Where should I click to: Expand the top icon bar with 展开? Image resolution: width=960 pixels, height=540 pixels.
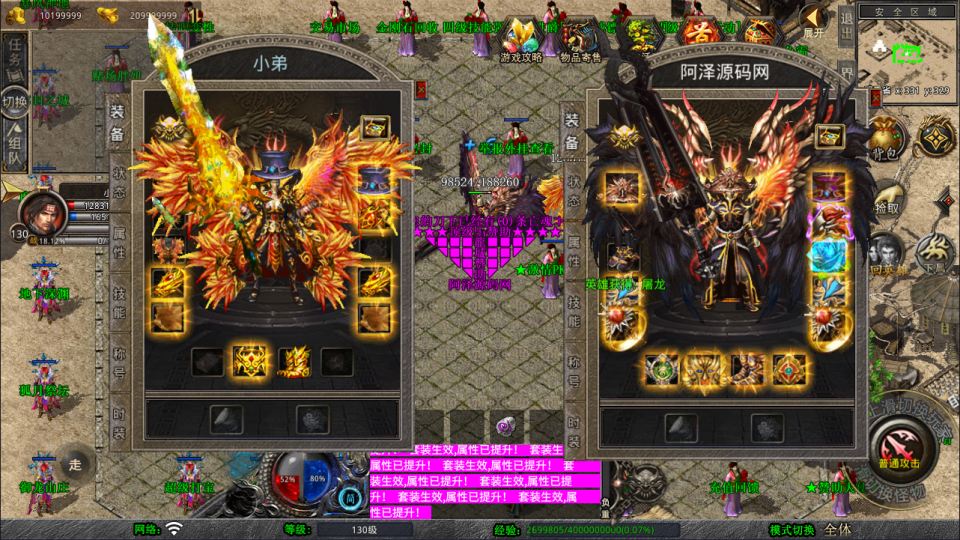click(816, 19)
